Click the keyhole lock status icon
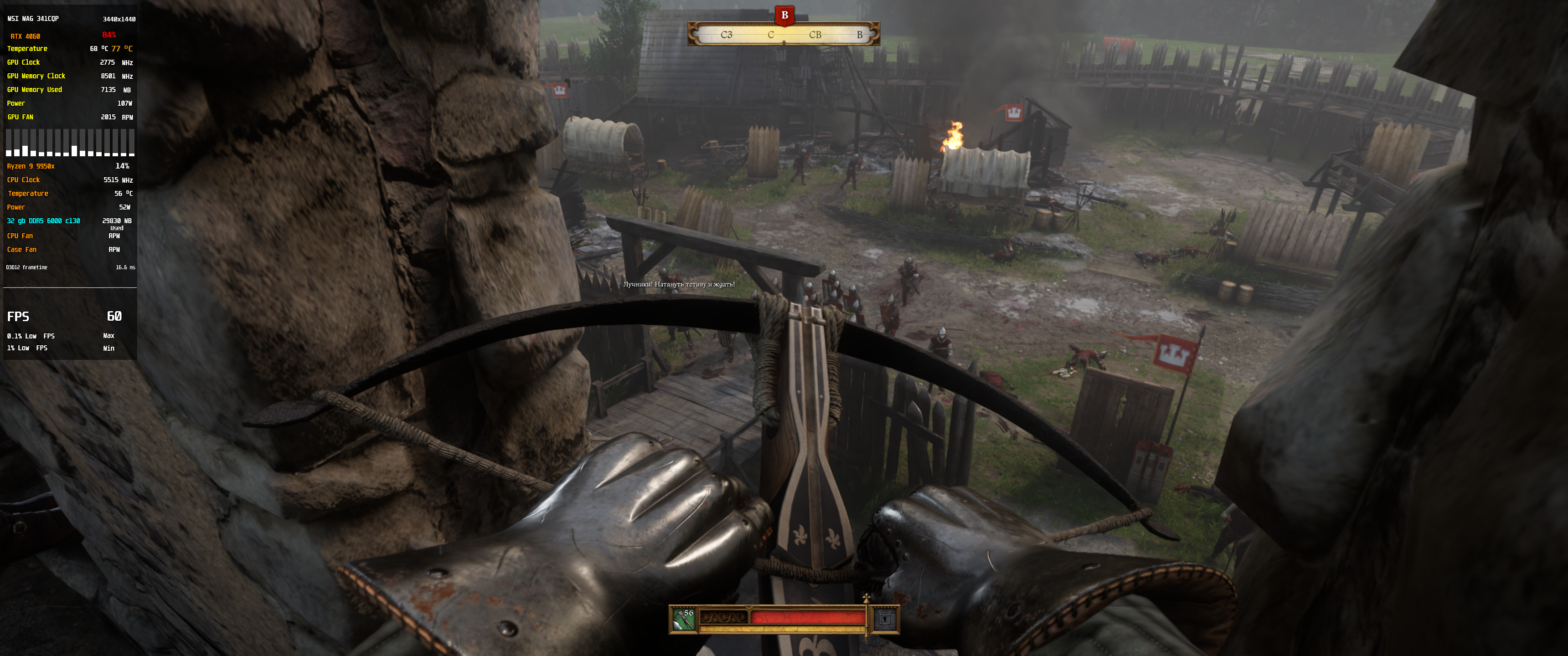 [x=885, y=620]
